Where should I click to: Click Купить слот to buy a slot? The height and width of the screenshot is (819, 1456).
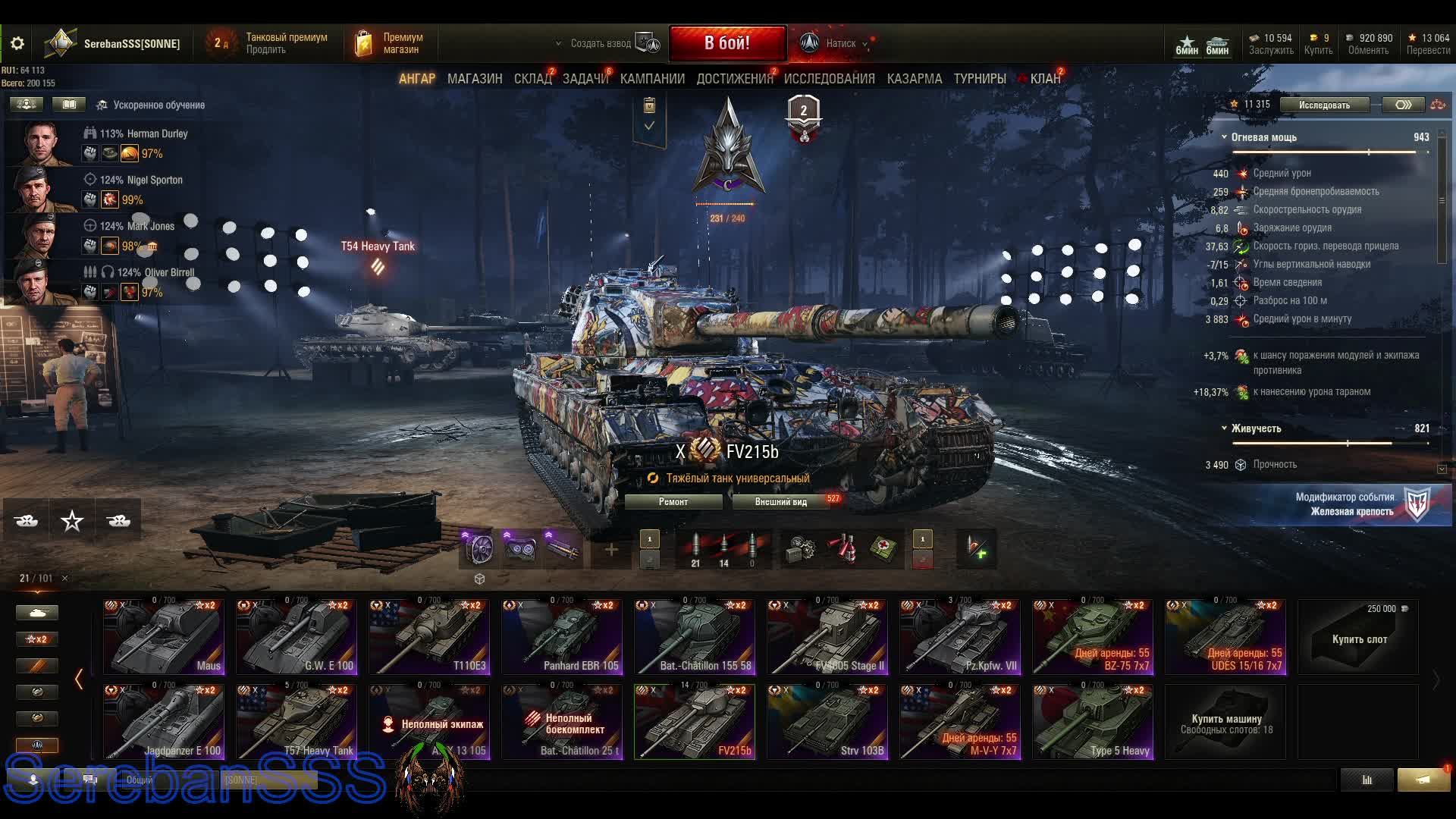(x=1359, y=639)
